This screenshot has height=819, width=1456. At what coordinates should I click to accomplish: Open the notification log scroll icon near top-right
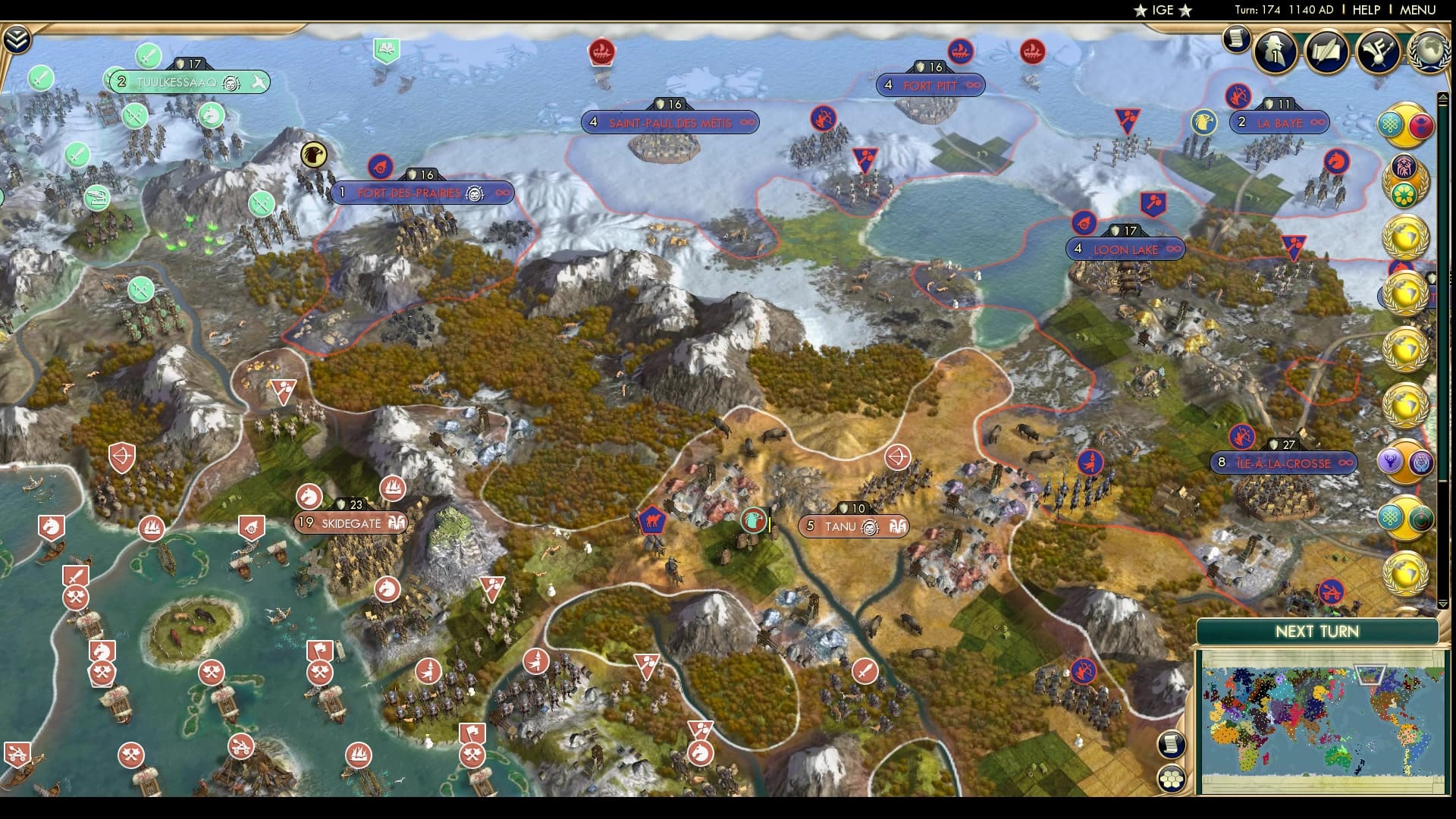click(1235, 39)
